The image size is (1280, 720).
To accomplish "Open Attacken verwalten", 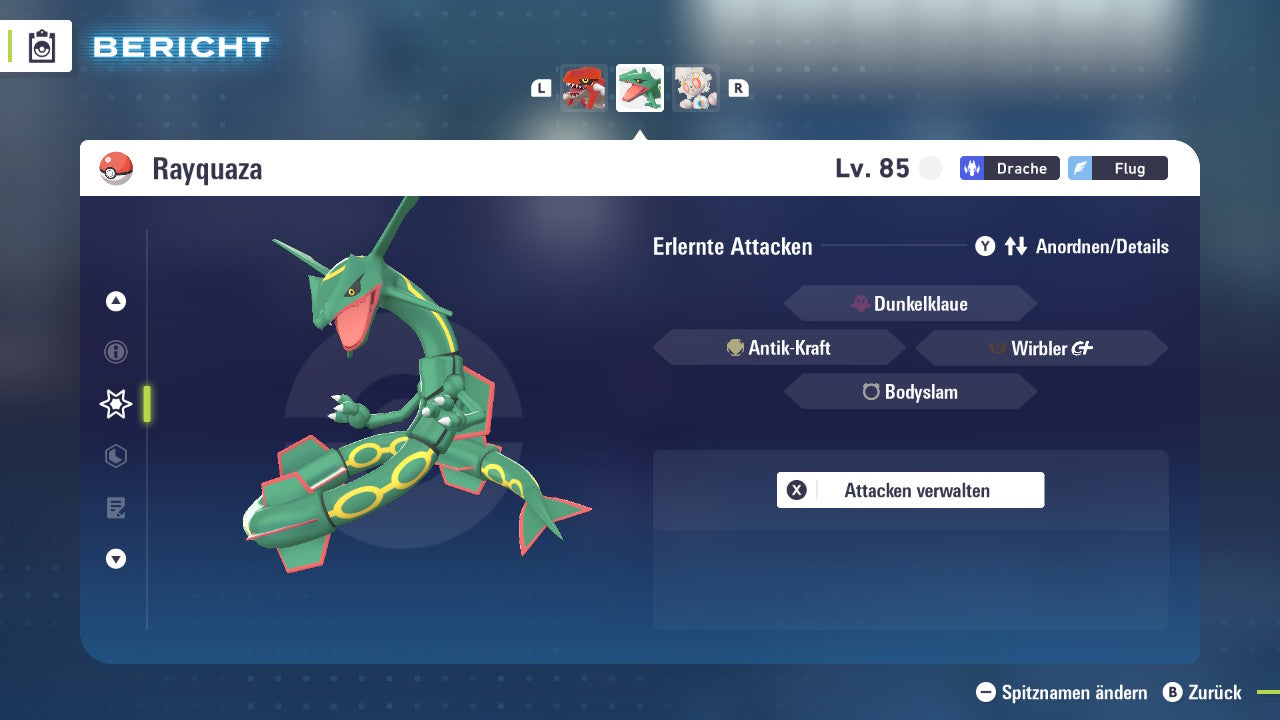I will coord(910,490).
